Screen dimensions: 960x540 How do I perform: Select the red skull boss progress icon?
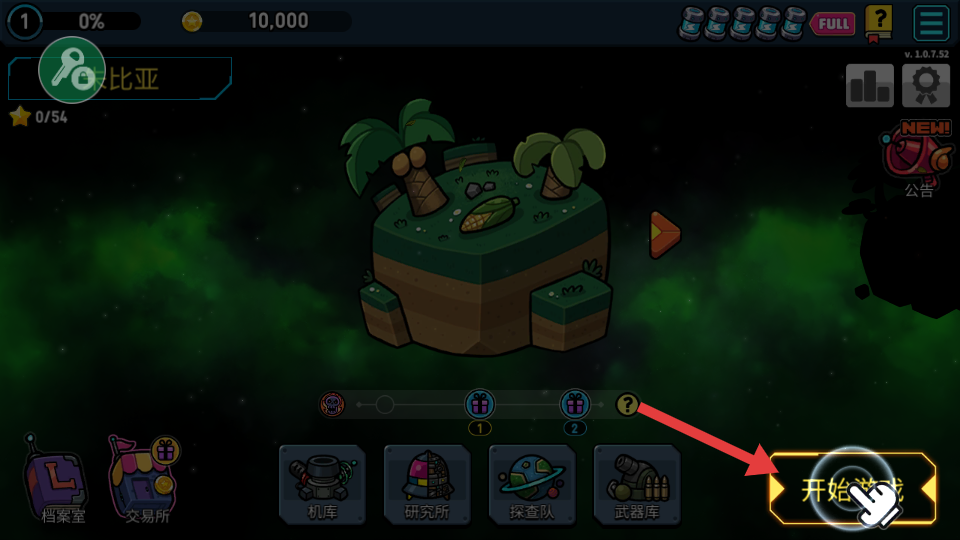coord(332,405)
